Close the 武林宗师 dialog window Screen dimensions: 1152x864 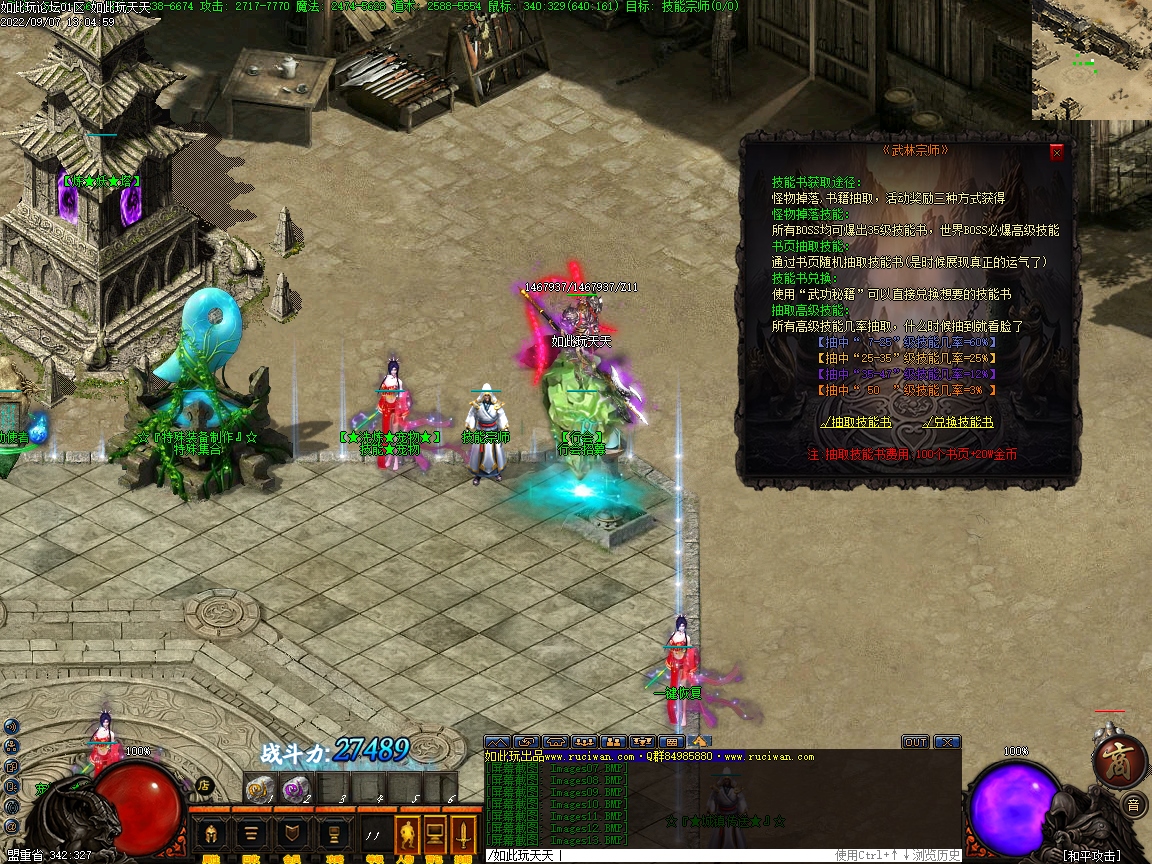[x=1056, y=153]
